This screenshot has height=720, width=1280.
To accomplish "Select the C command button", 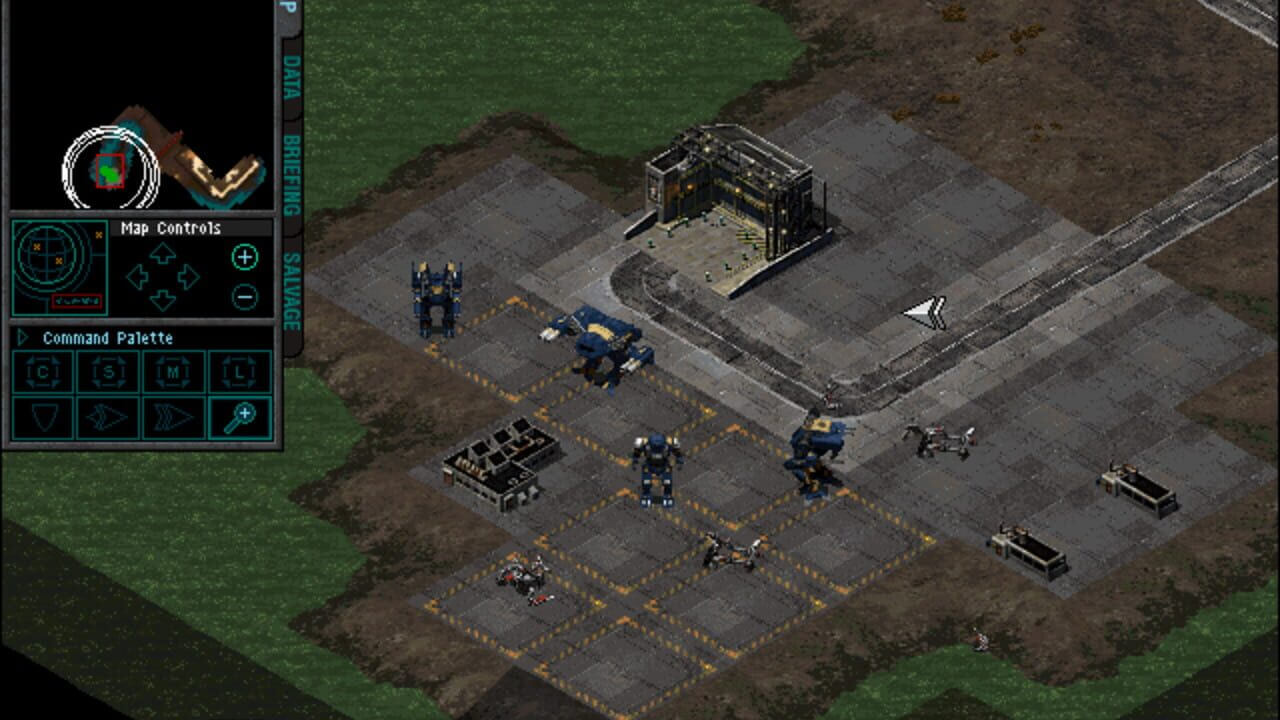I will point(42,372).
